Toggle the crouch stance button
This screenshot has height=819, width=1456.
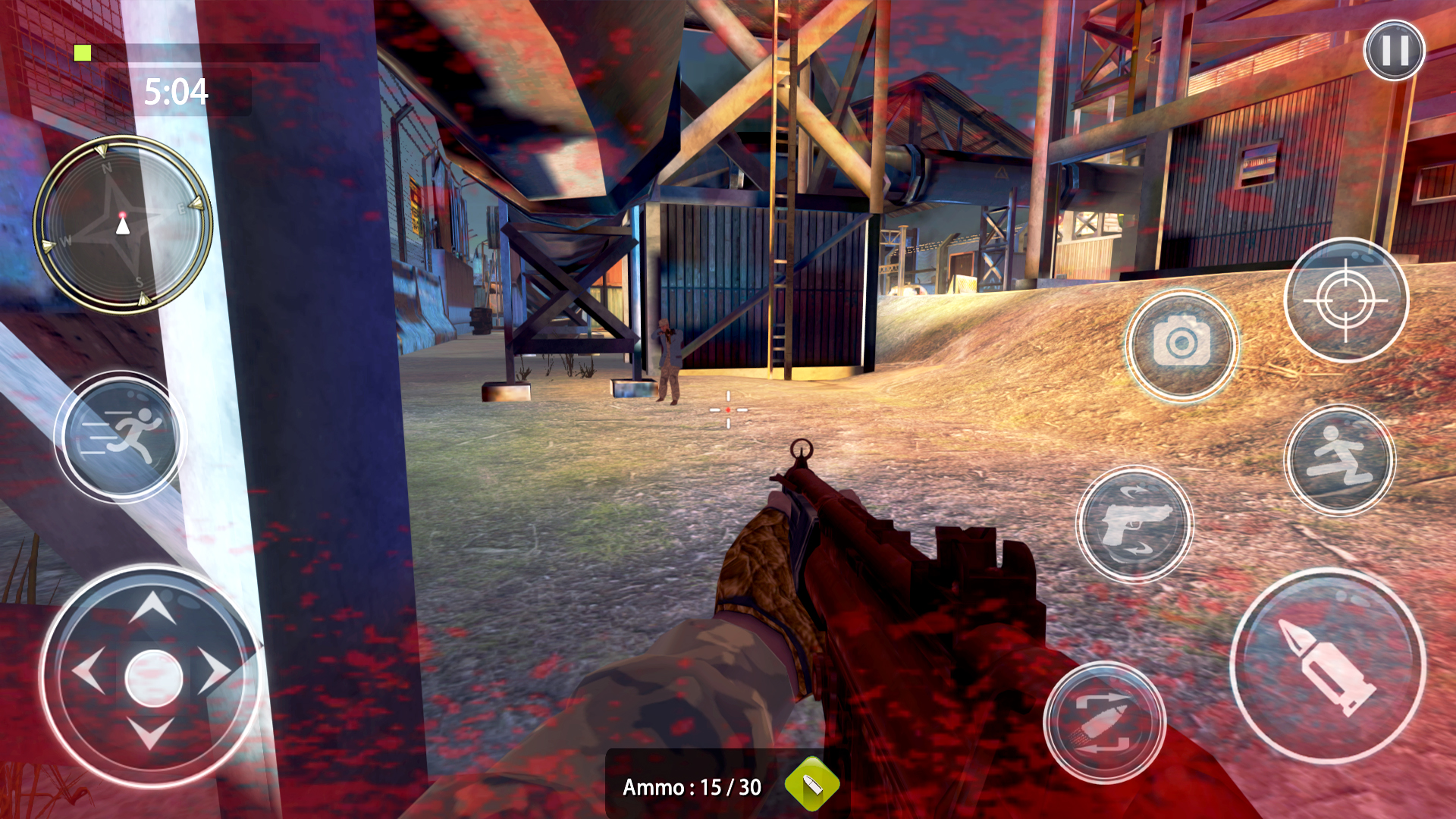tap(1341, 460)
